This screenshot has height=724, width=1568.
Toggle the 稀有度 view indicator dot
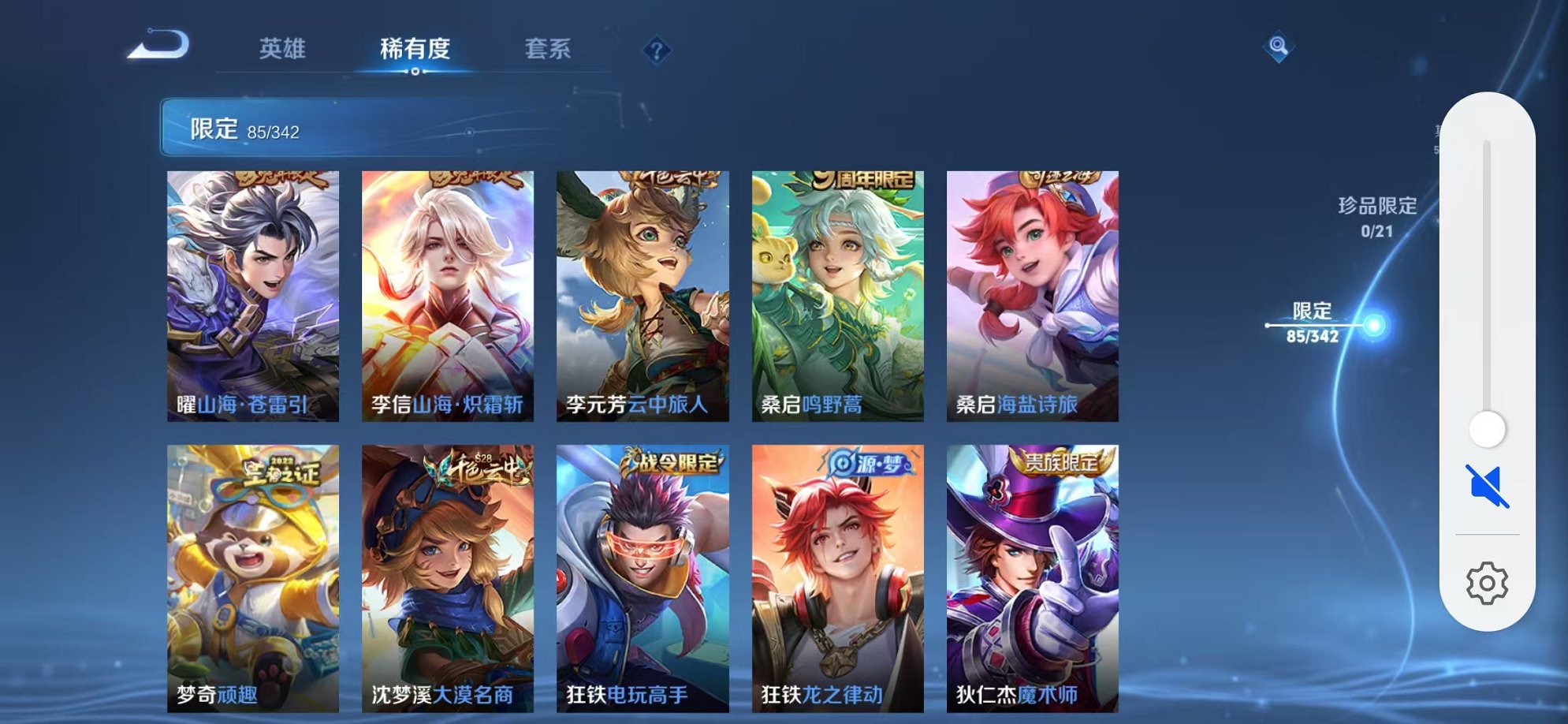[416, 73]
